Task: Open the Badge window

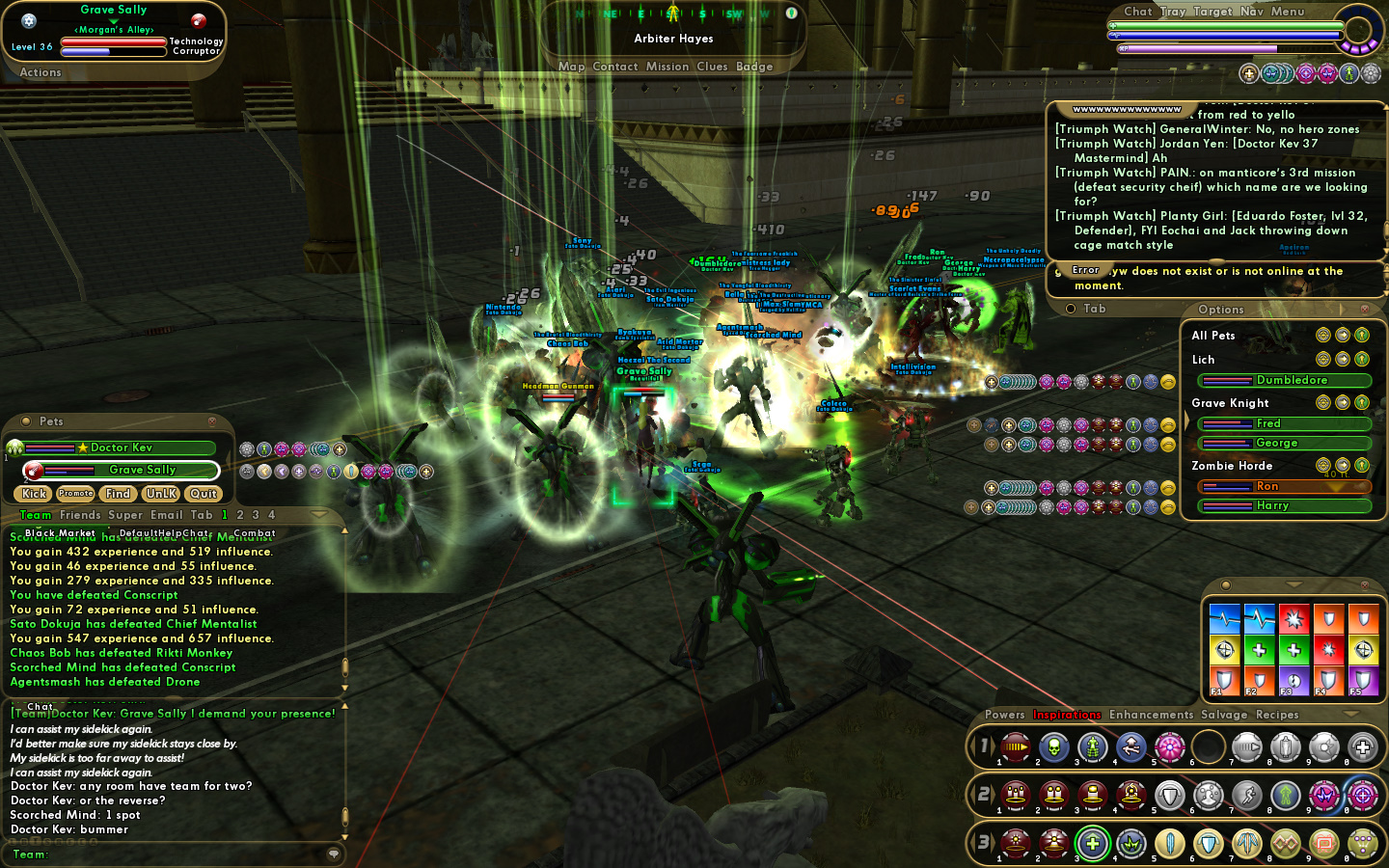Action: (x=754, y=67)
